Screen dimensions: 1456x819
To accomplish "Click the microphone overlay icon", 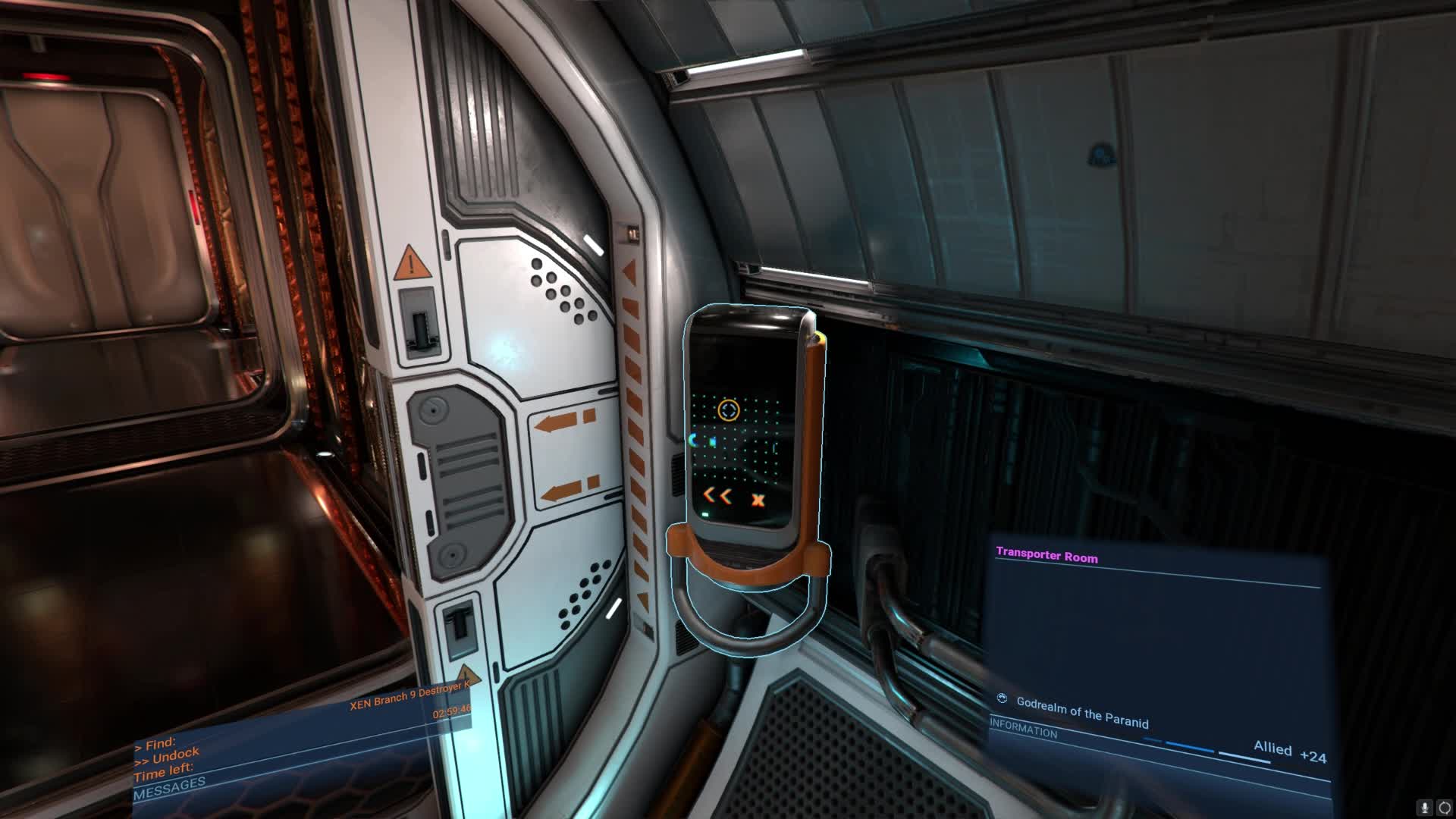I will (1425, 808).
